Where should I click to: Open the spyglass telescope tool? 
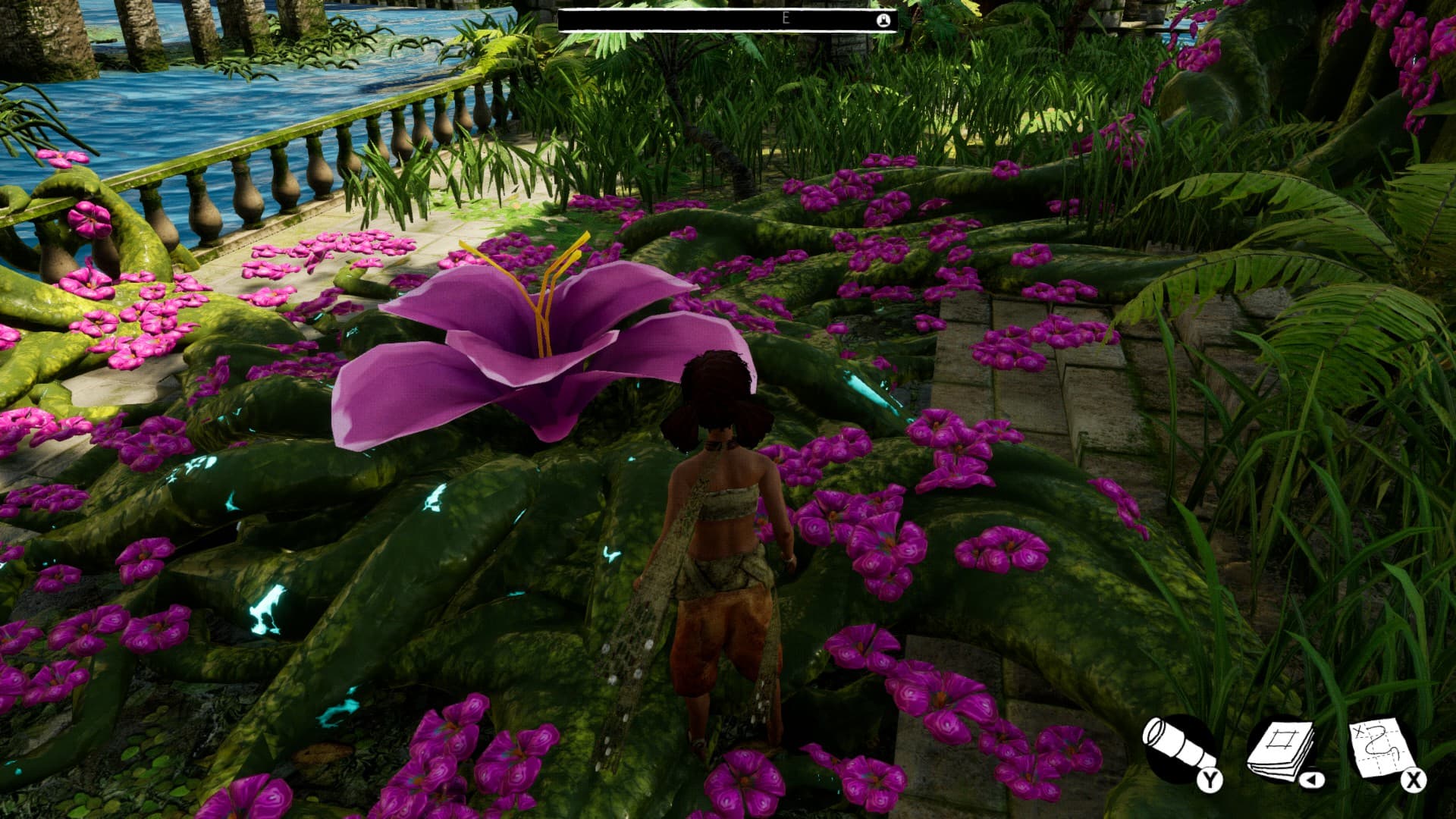click(x=1178, y=748)
